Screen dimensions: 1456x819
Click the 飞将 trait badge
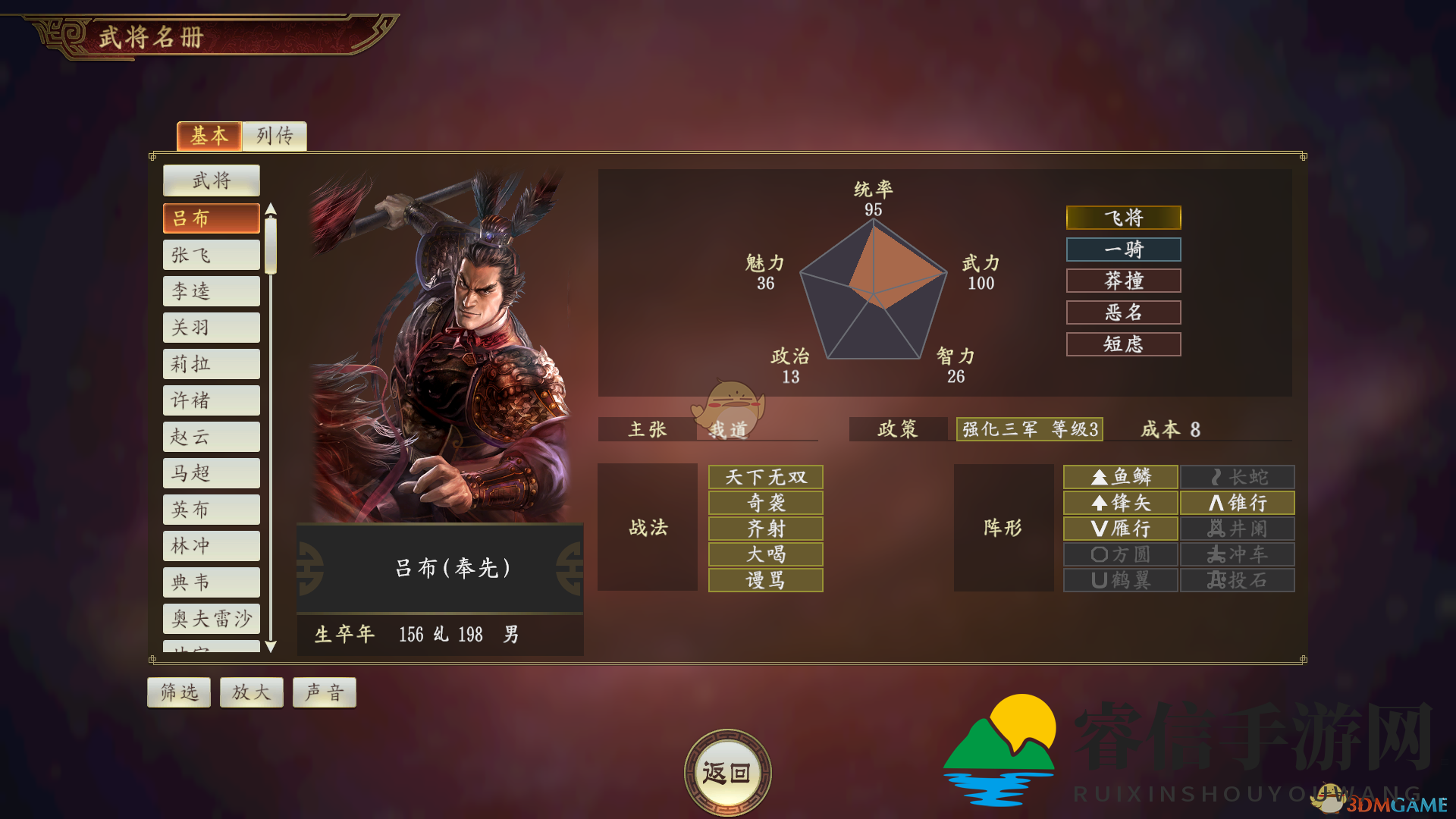(x=1123, y=218)
